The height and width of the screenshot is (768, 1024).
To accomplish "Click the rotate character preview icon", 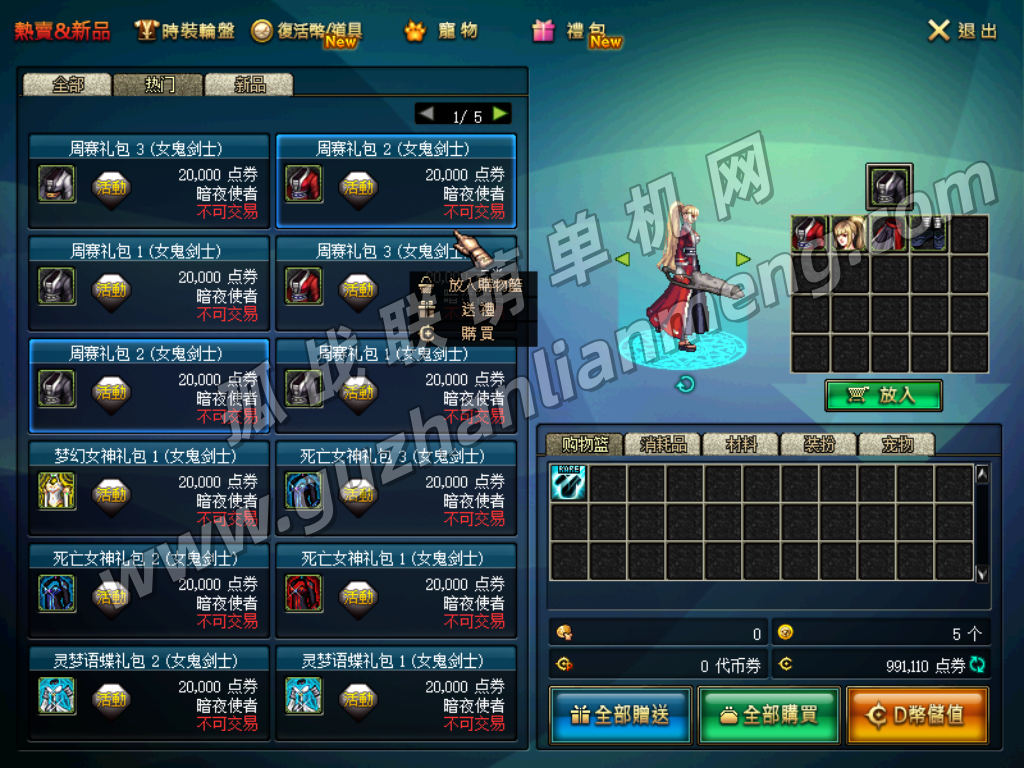I will pos(686,384).
